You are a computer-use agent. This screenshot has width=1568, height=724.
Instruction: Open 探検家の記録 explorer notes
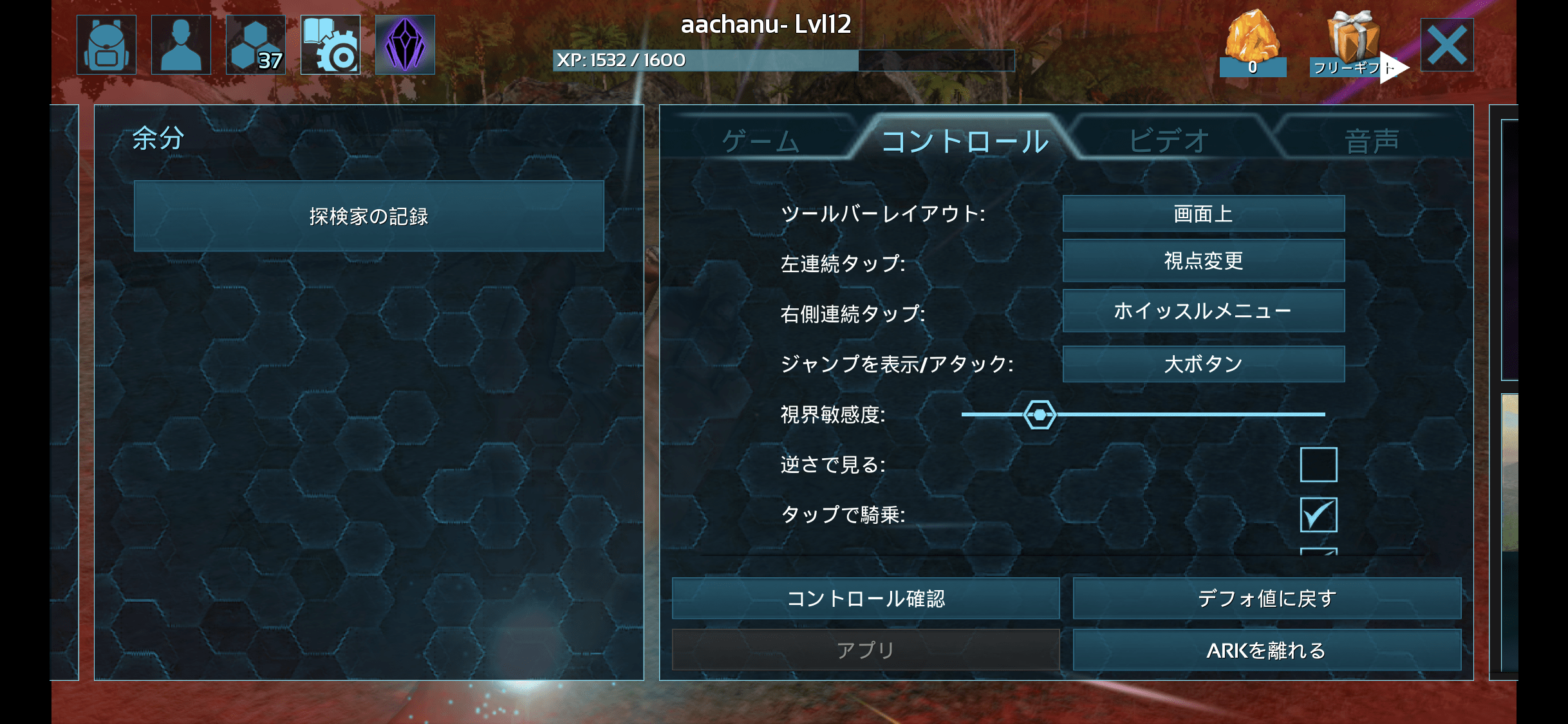369,216
